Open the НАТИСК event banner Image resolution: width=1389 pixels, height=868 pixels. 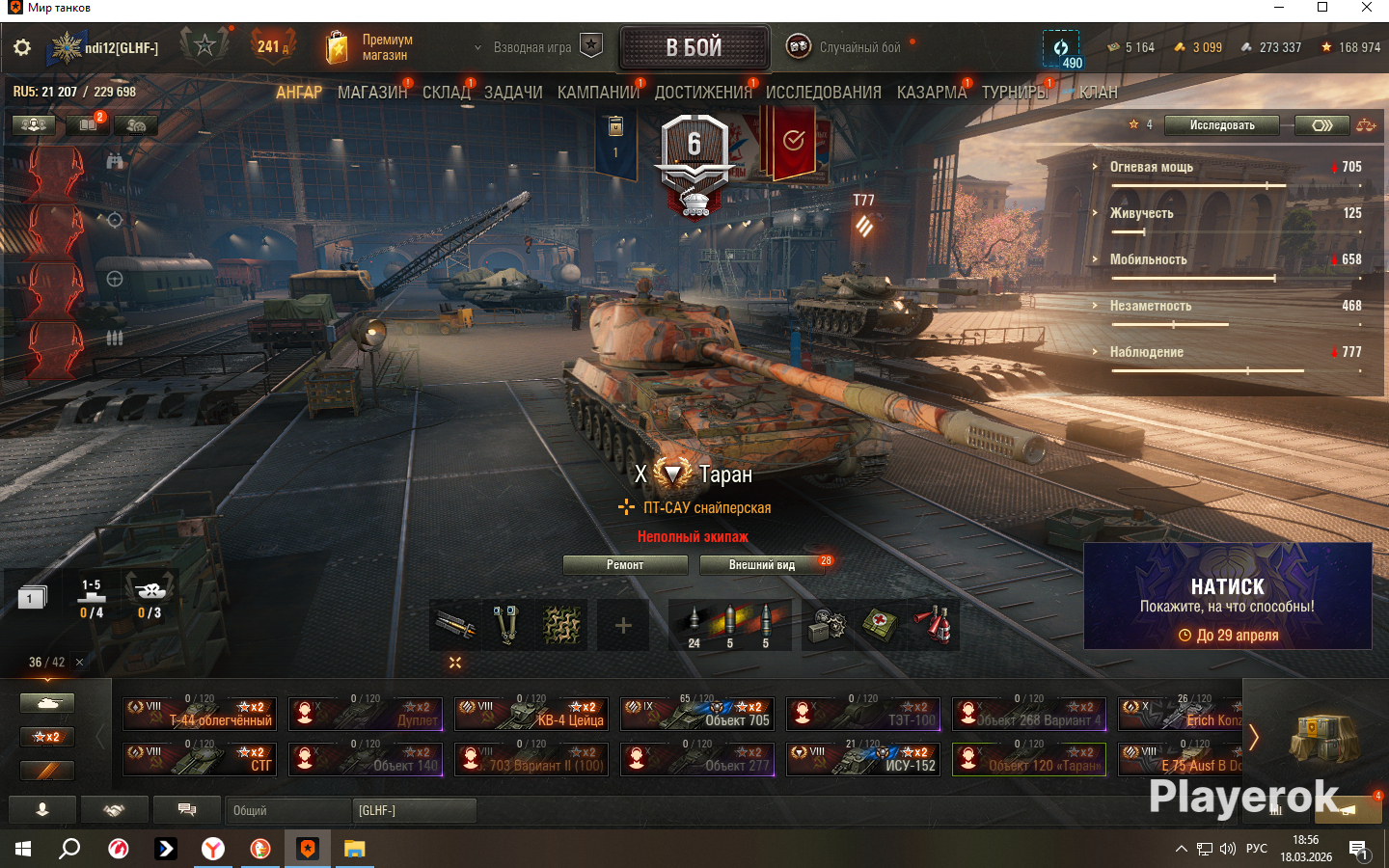tap(1227, 596)
